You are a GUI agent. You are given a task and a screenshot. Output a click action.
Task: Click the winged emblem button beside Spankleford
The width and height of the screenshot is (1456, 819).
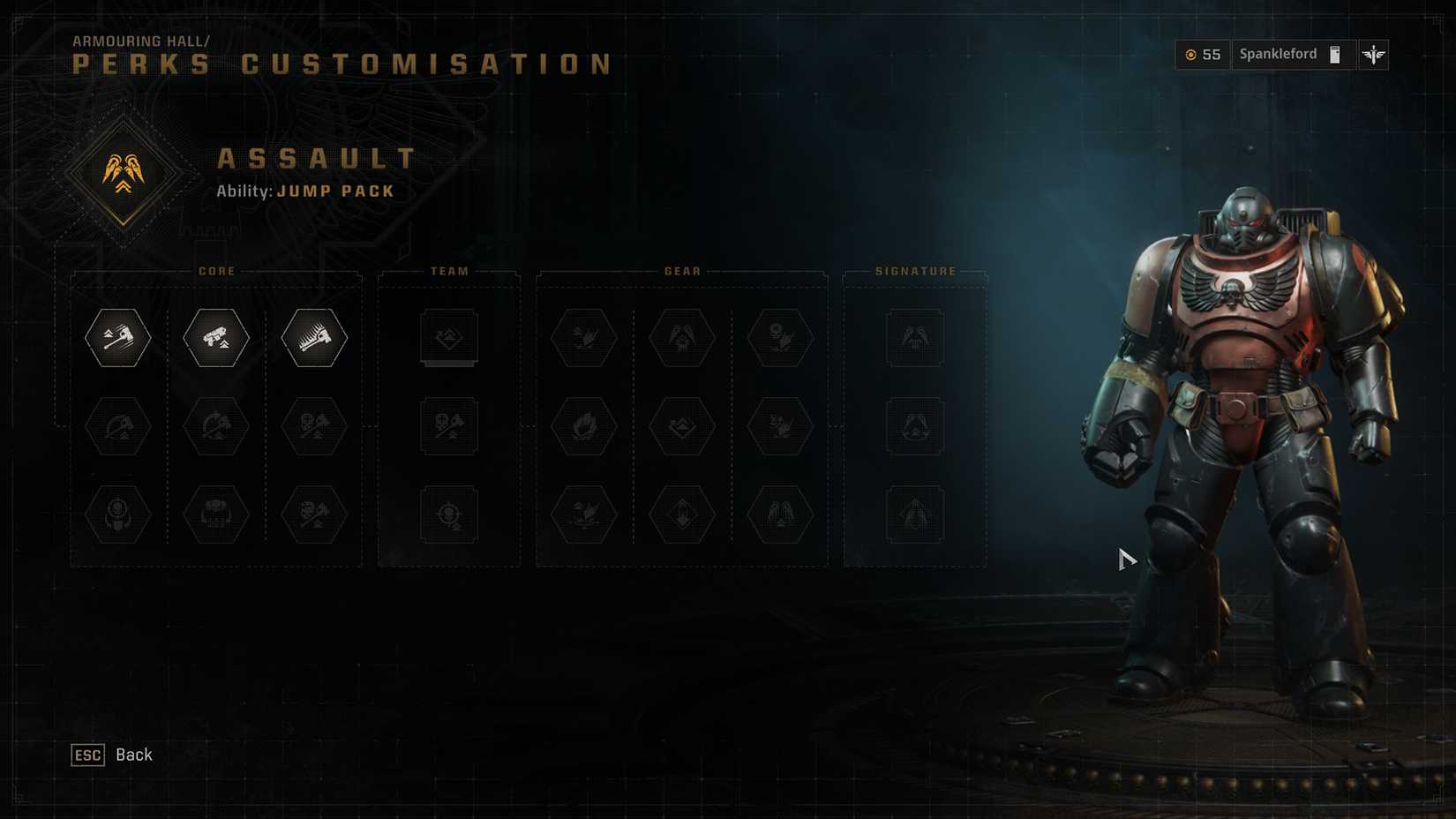coord(1373,55)
